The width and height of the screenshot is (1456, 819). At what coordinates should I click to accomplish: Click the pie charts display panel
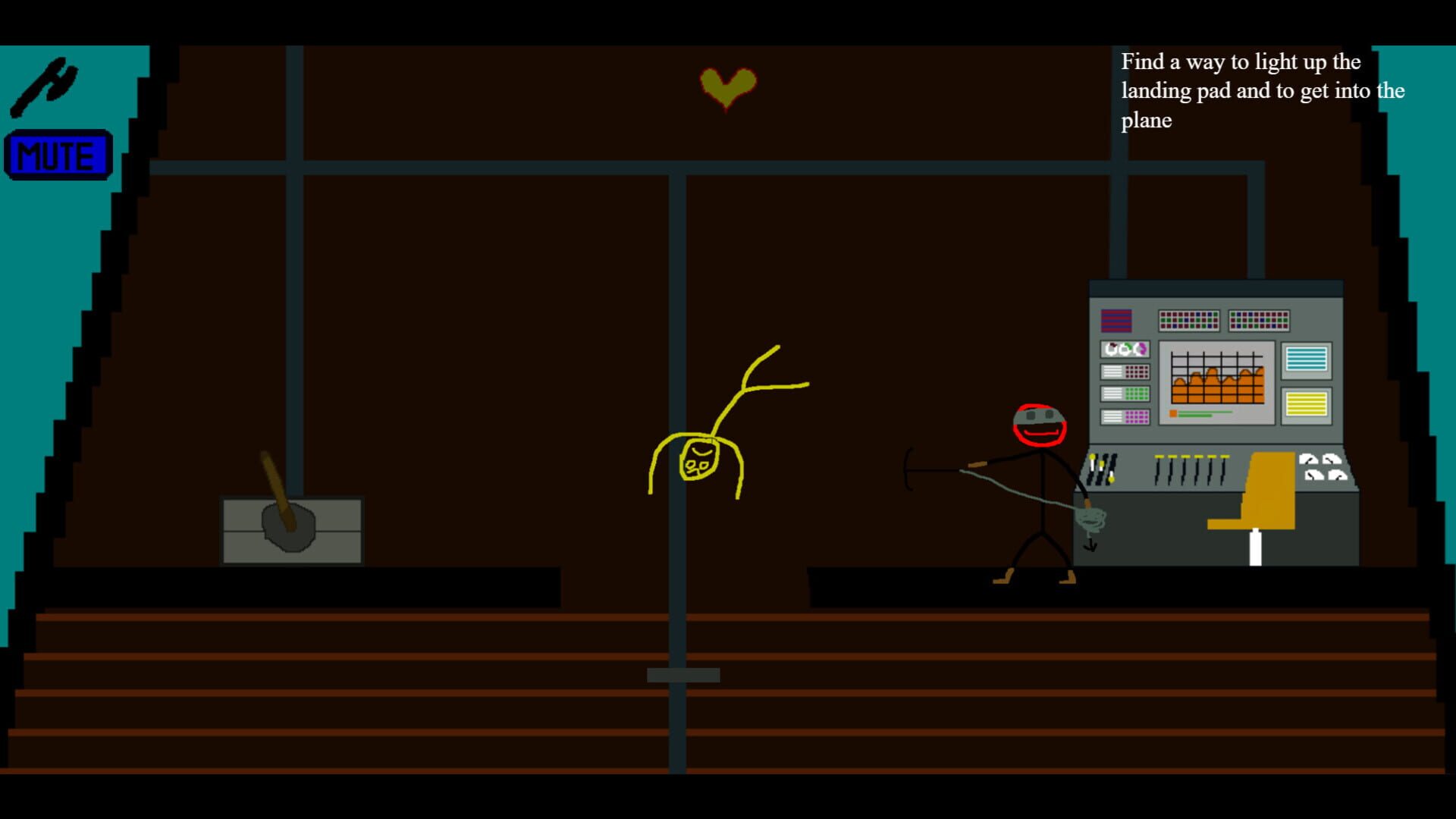click(x=1125, y=350)
